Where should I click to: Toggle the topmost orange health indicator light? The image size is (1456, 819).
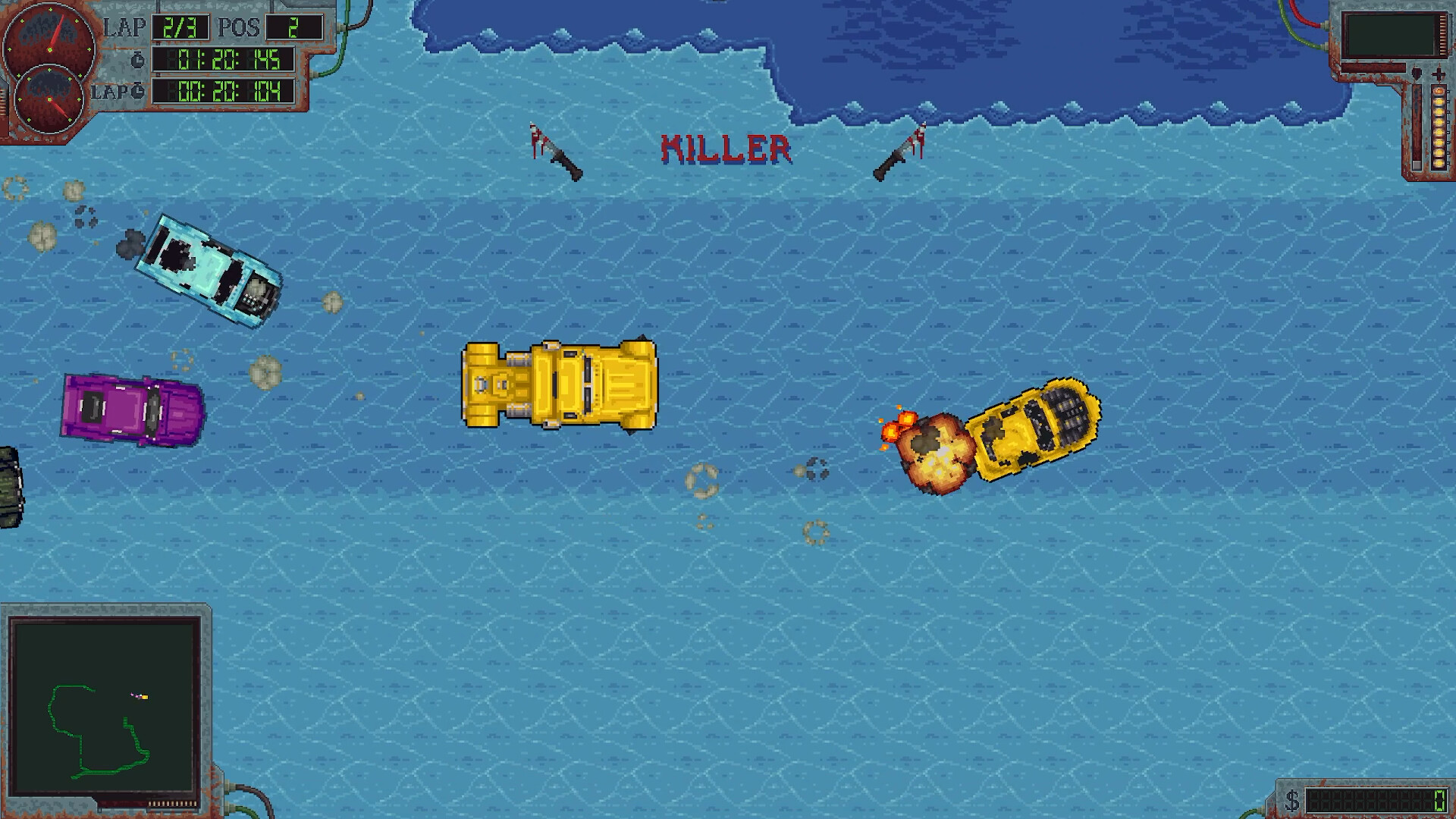pyautogui.click(x=1439, y=91)
